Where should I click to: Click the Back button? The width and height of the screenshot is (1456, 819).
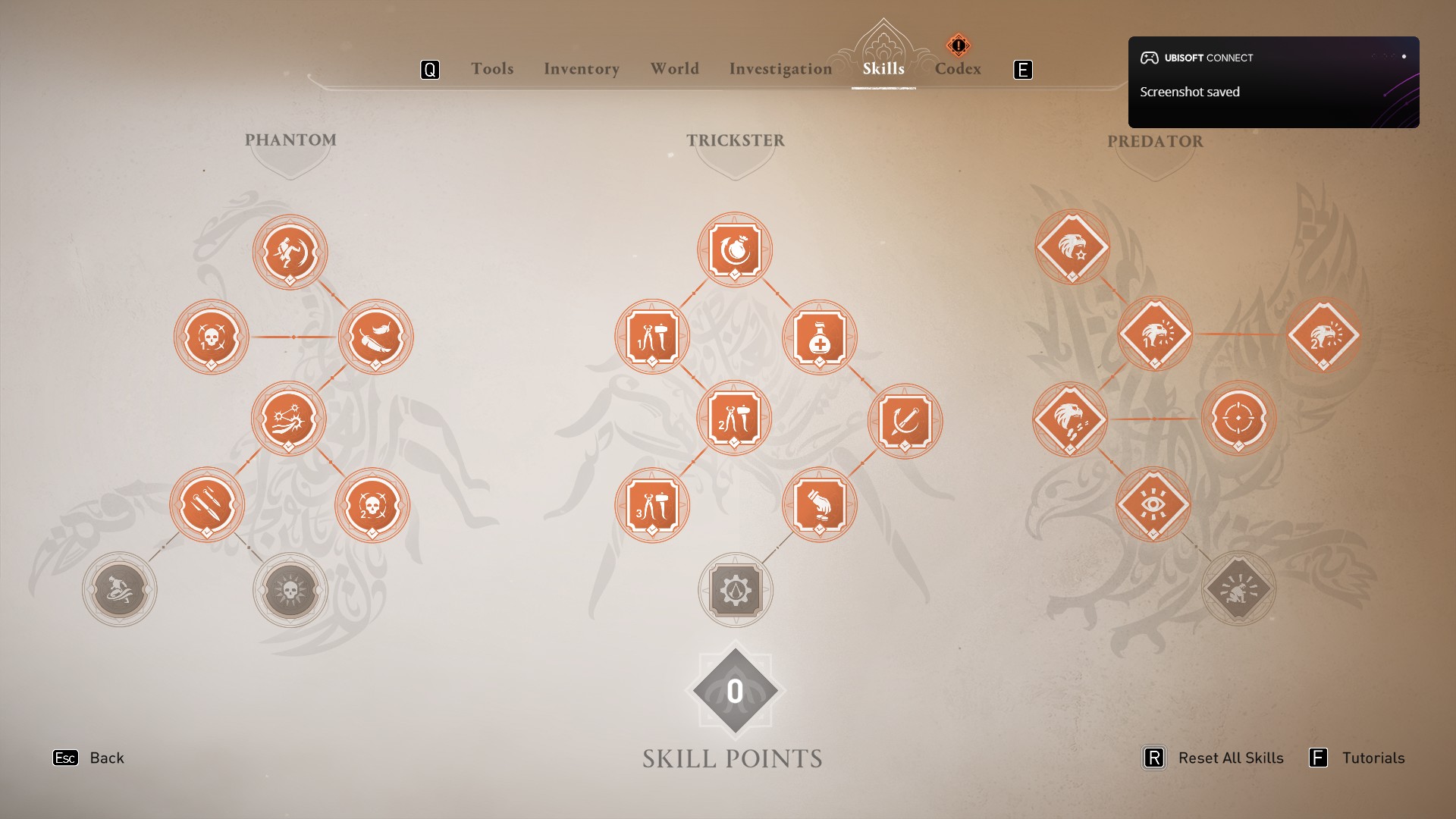[106, 758]
